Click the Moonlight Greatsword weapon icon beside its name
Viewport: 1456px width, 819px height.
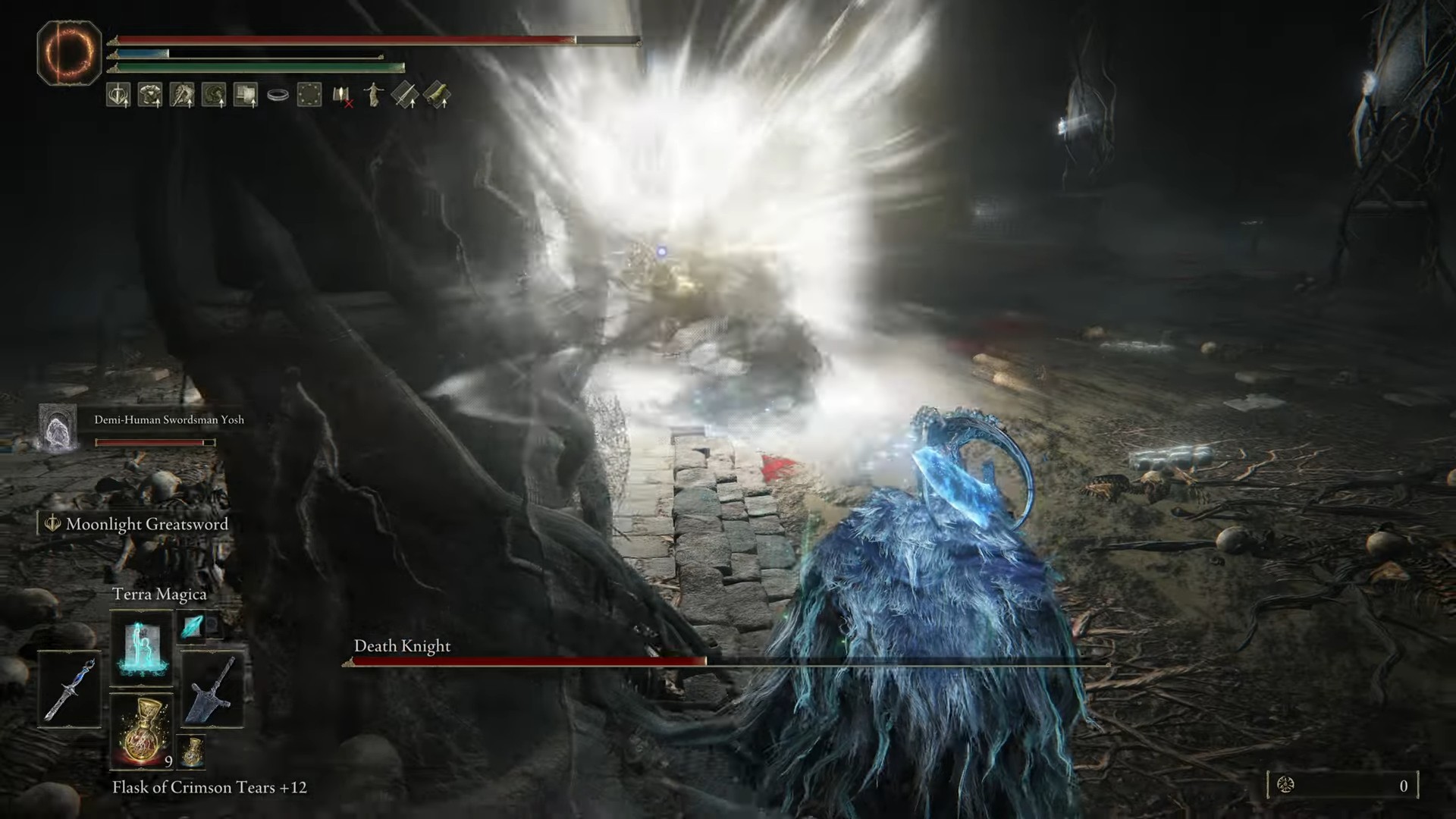[x=51, y=523]
